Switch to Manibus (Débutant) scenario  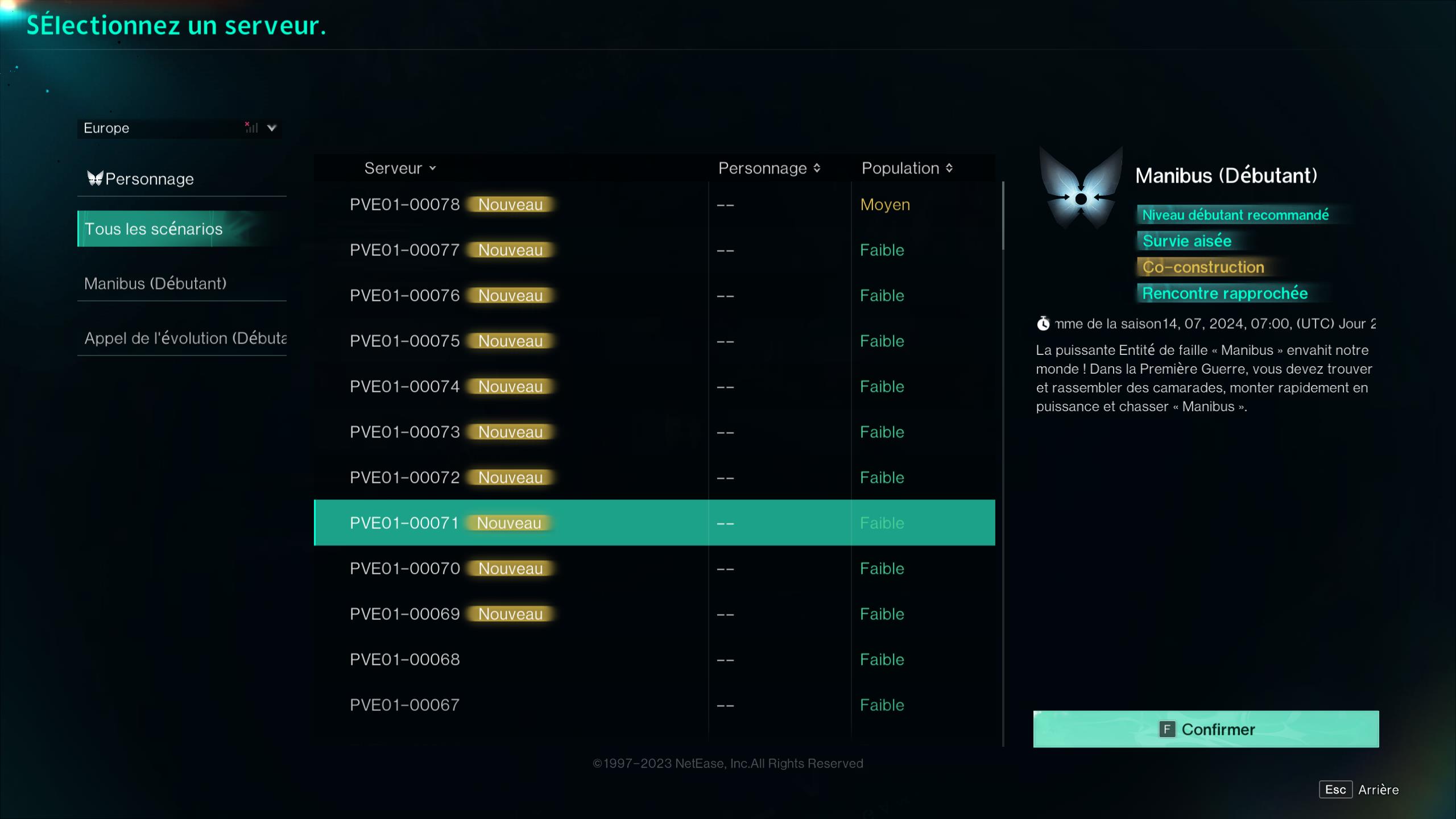(155, 283)
